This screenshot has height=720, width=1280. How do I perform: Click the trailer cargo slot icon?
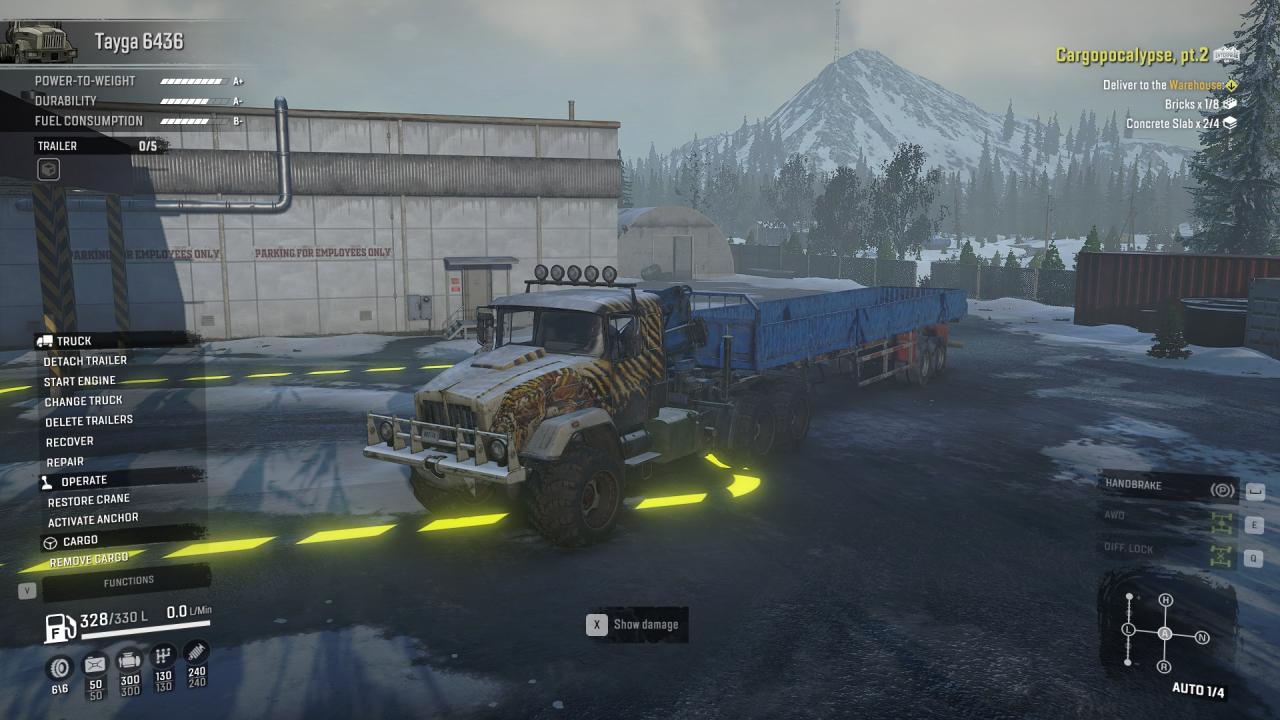point(48,170)
